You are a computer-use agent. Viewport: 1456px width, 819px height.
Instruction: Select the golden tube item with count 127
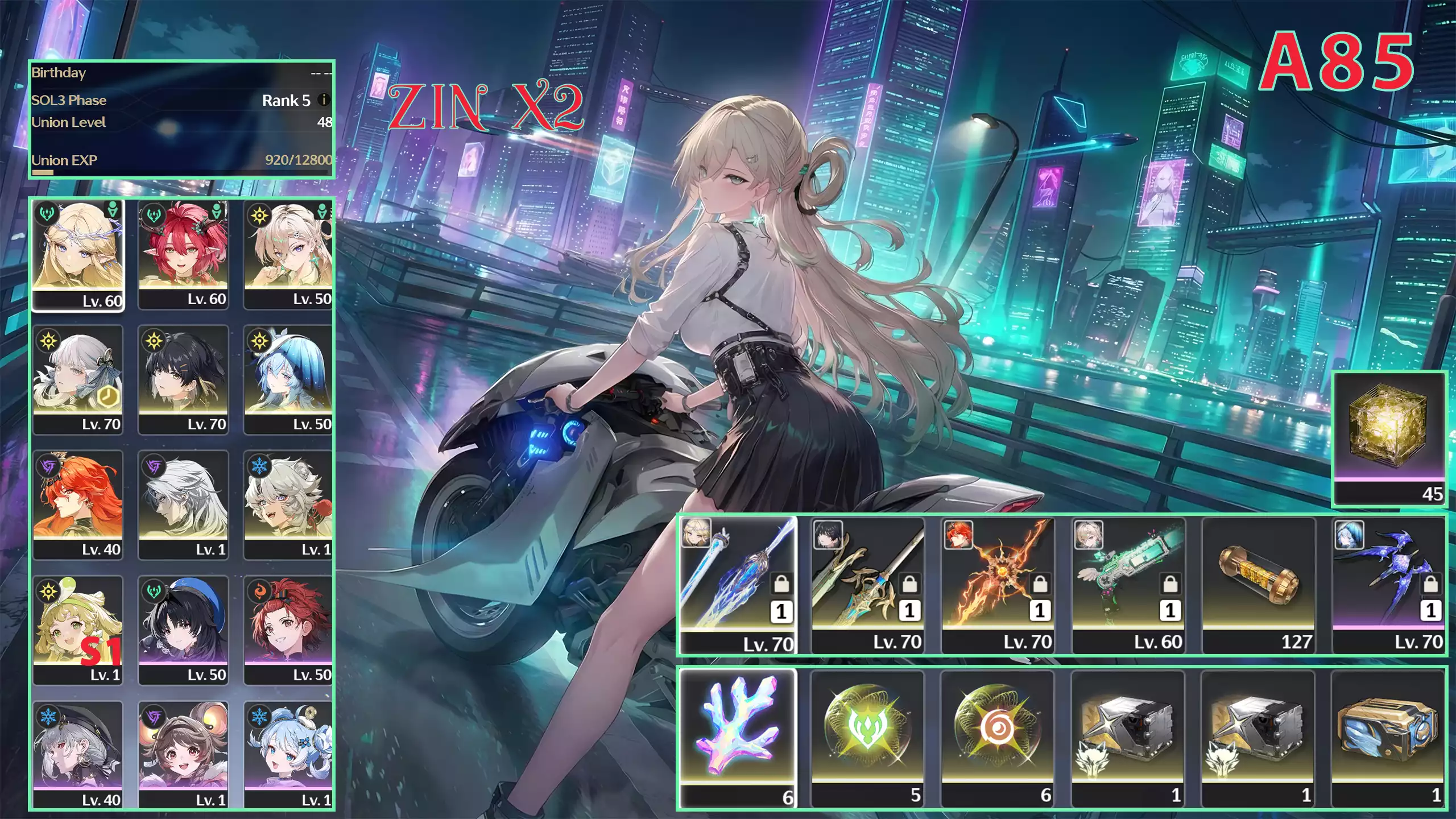coord(1259,585)
